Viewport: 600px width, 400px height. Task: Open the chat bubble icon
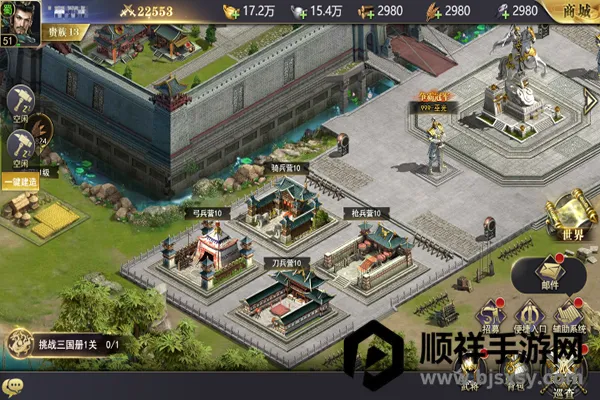tap(12, 387)
